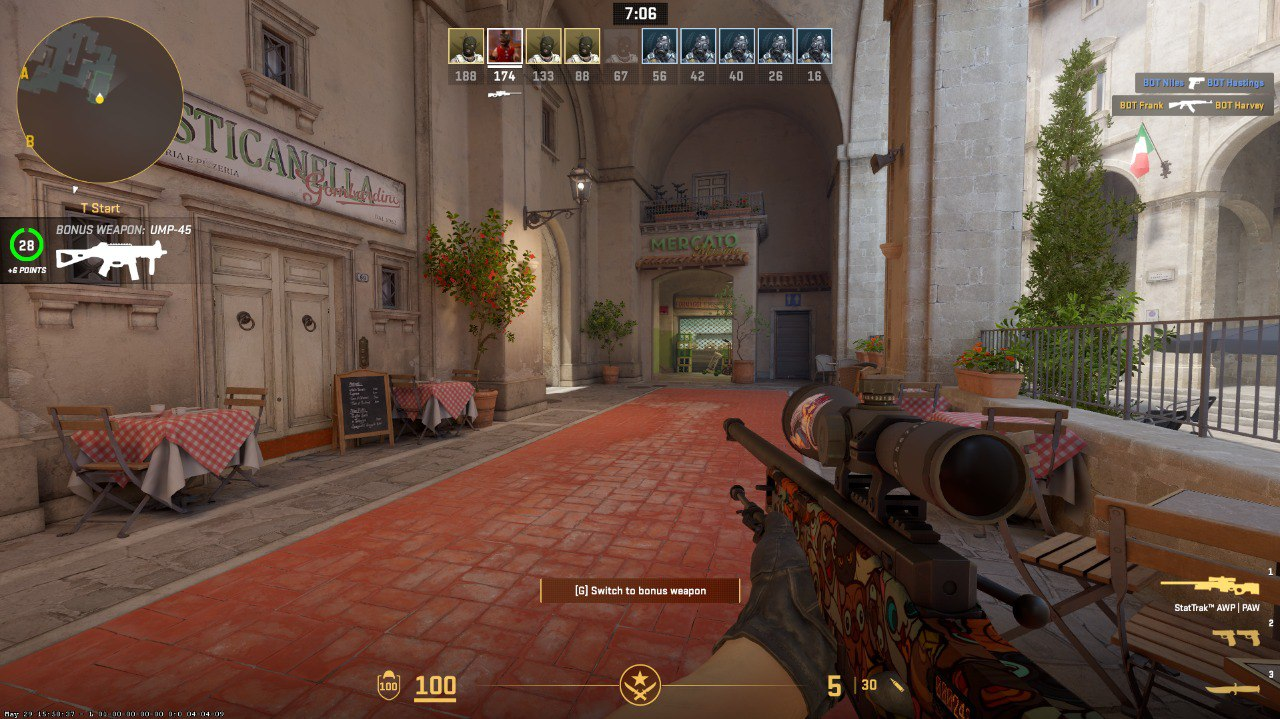The height and width of the screenshot is (719, 1280).
Task: Switch to the knife in slot 3
Action: click(x=1231, y=689)
